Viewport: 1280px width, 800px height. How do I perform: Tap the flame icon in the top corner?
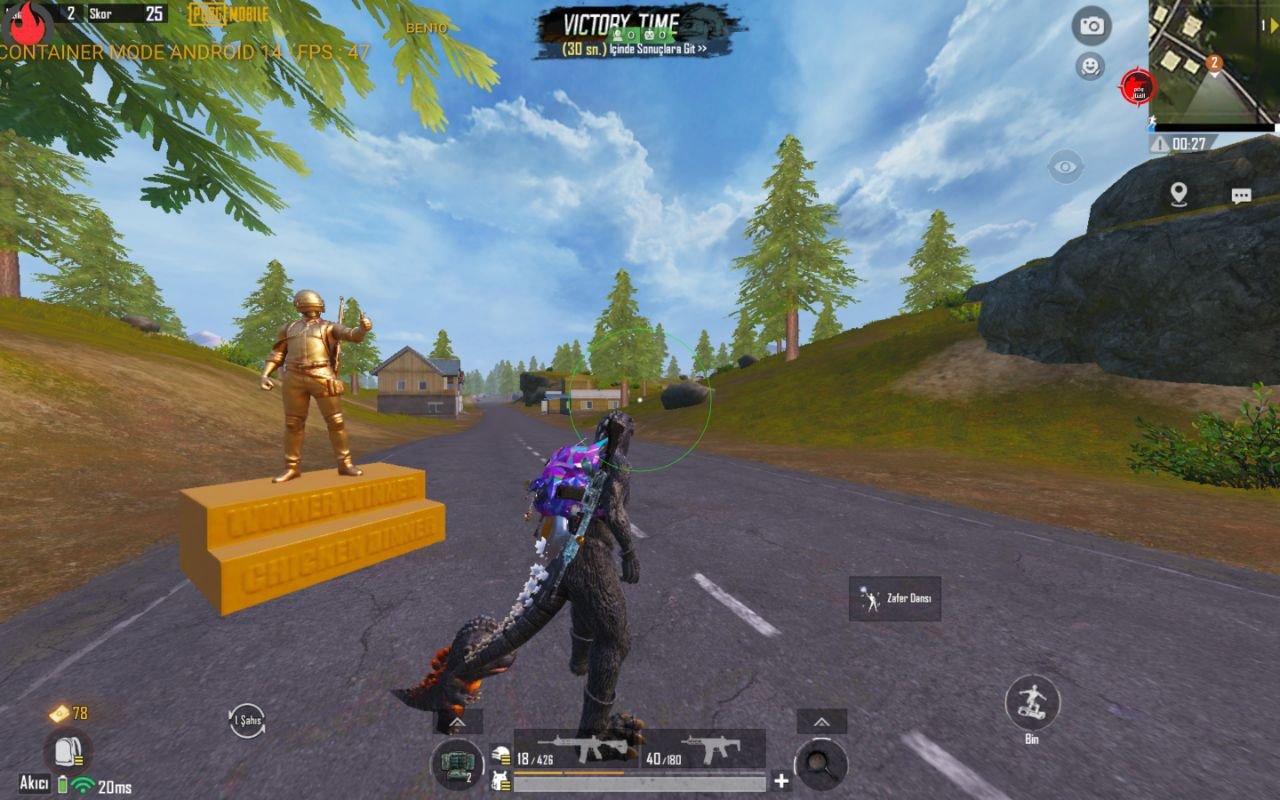point(28,22)
